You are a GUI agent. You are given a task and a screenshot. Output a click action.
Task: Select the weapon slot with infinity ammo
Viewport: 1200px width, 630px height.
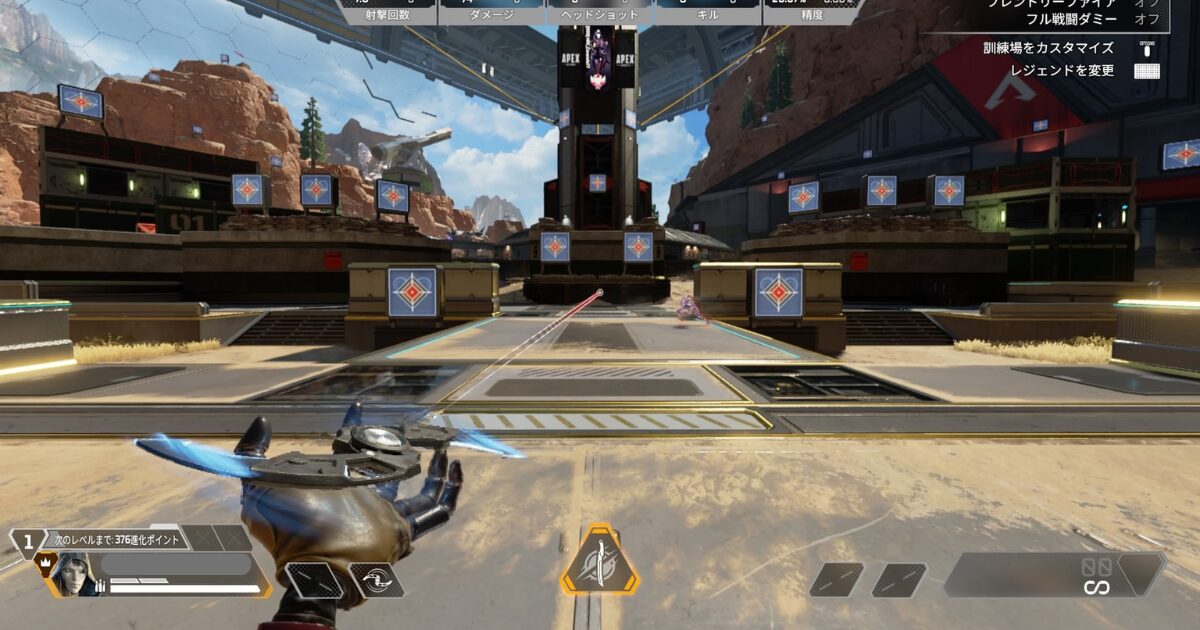(x=1054, y=575)
